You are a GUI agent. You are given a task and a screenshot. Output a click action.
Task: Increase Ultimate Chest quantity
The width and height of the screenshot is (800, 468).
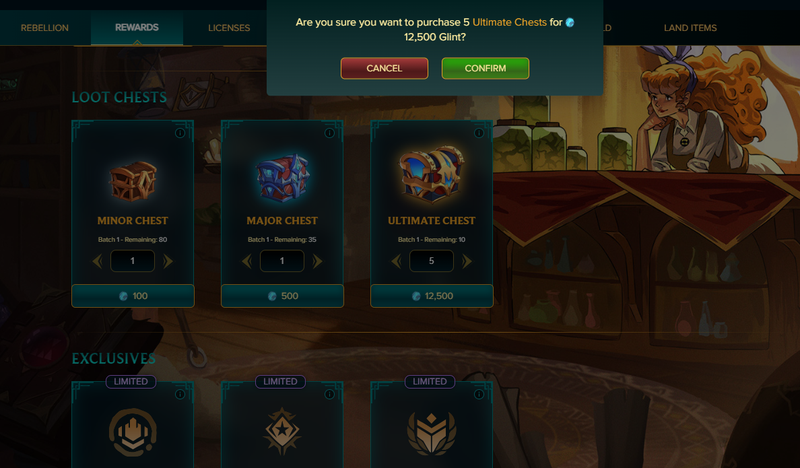[x=467, y=261]
